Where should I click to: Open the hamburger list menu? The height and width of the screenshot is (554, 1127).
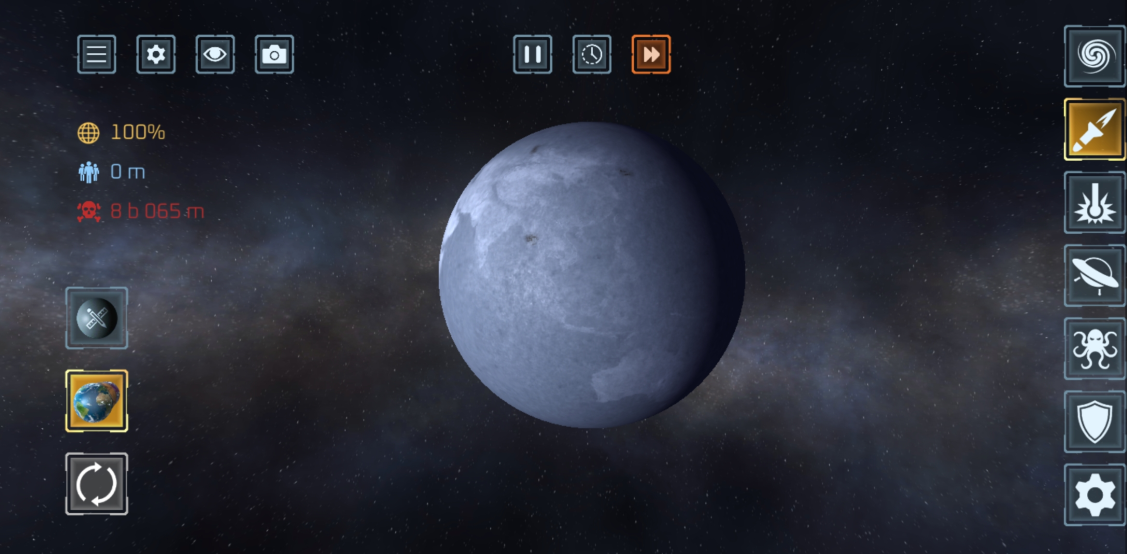(x=97, y=55)
